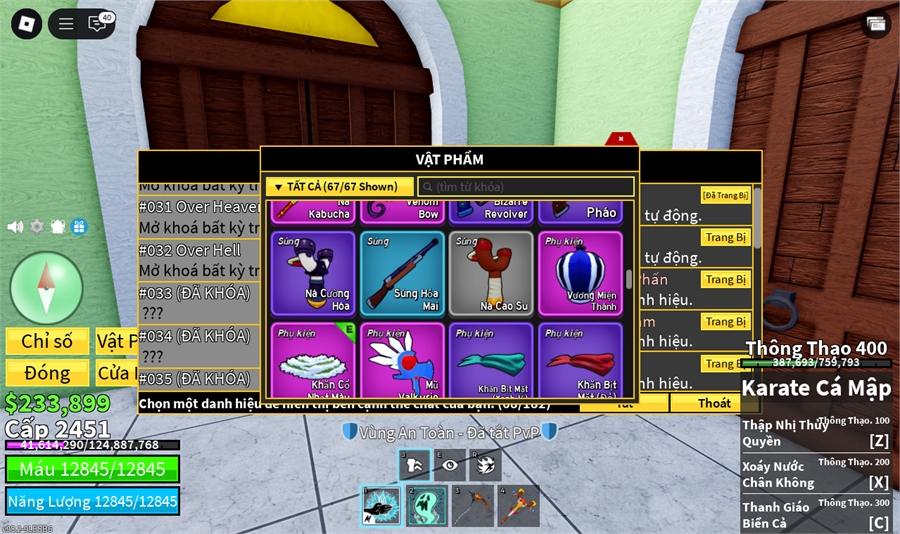
Task: Select the #032 Over Hell title row
Action: 190,250
